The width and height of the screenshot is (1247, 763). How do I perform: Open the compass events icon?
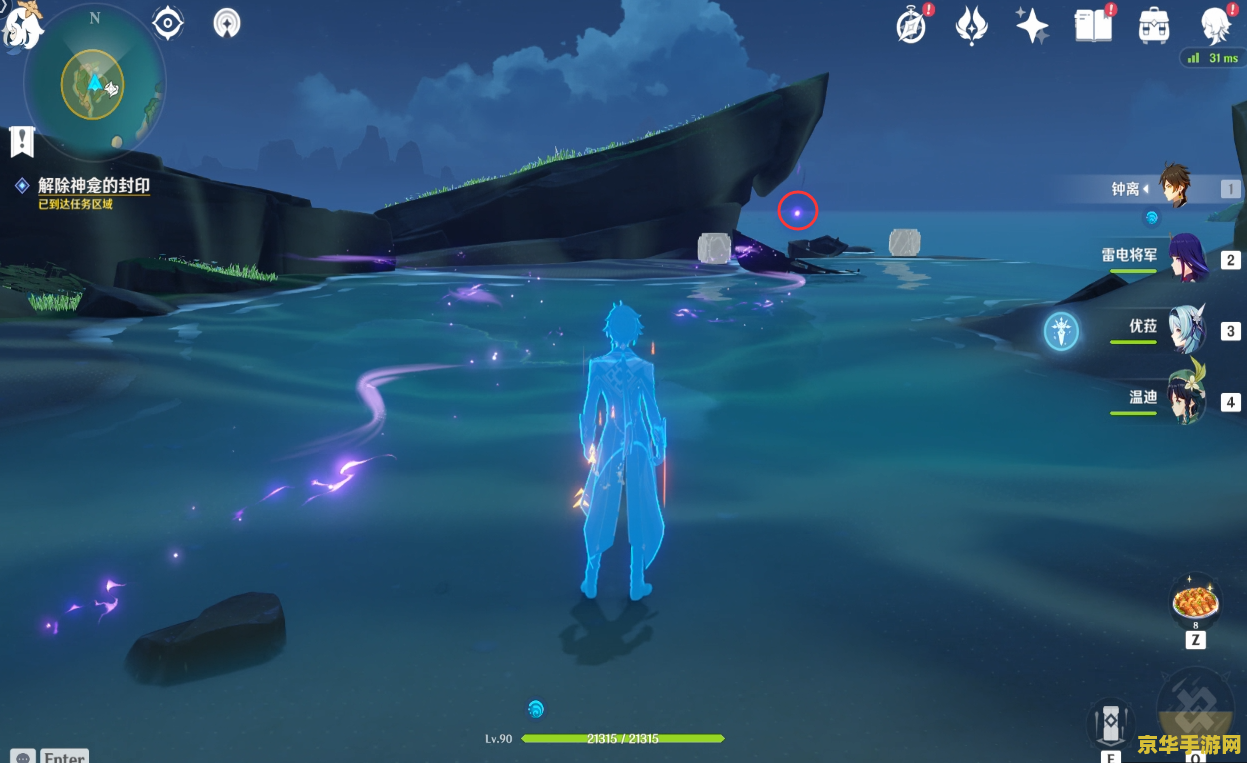click(912, 25)
